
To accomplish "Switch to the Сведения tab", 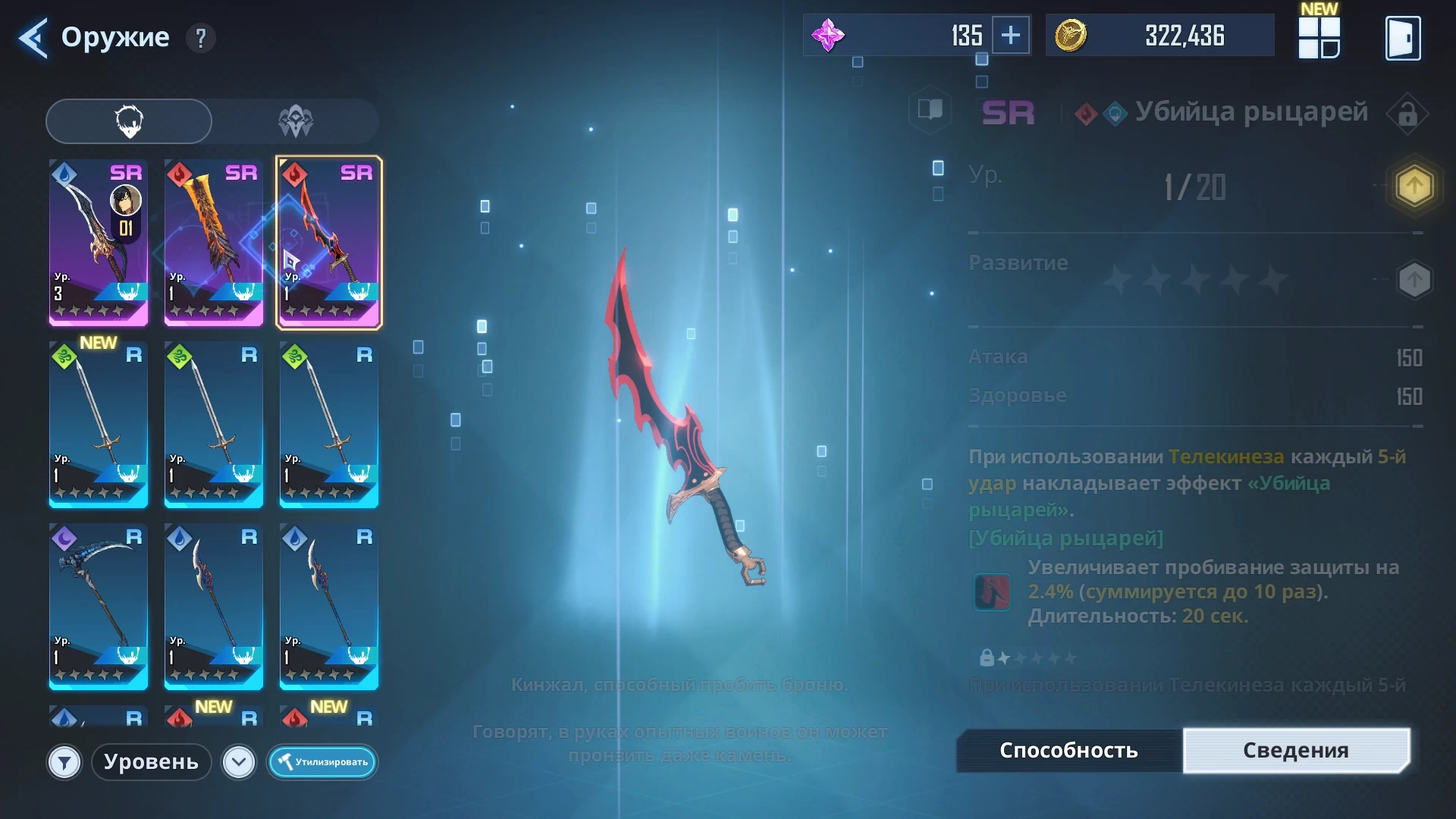I will [1295, 751].
